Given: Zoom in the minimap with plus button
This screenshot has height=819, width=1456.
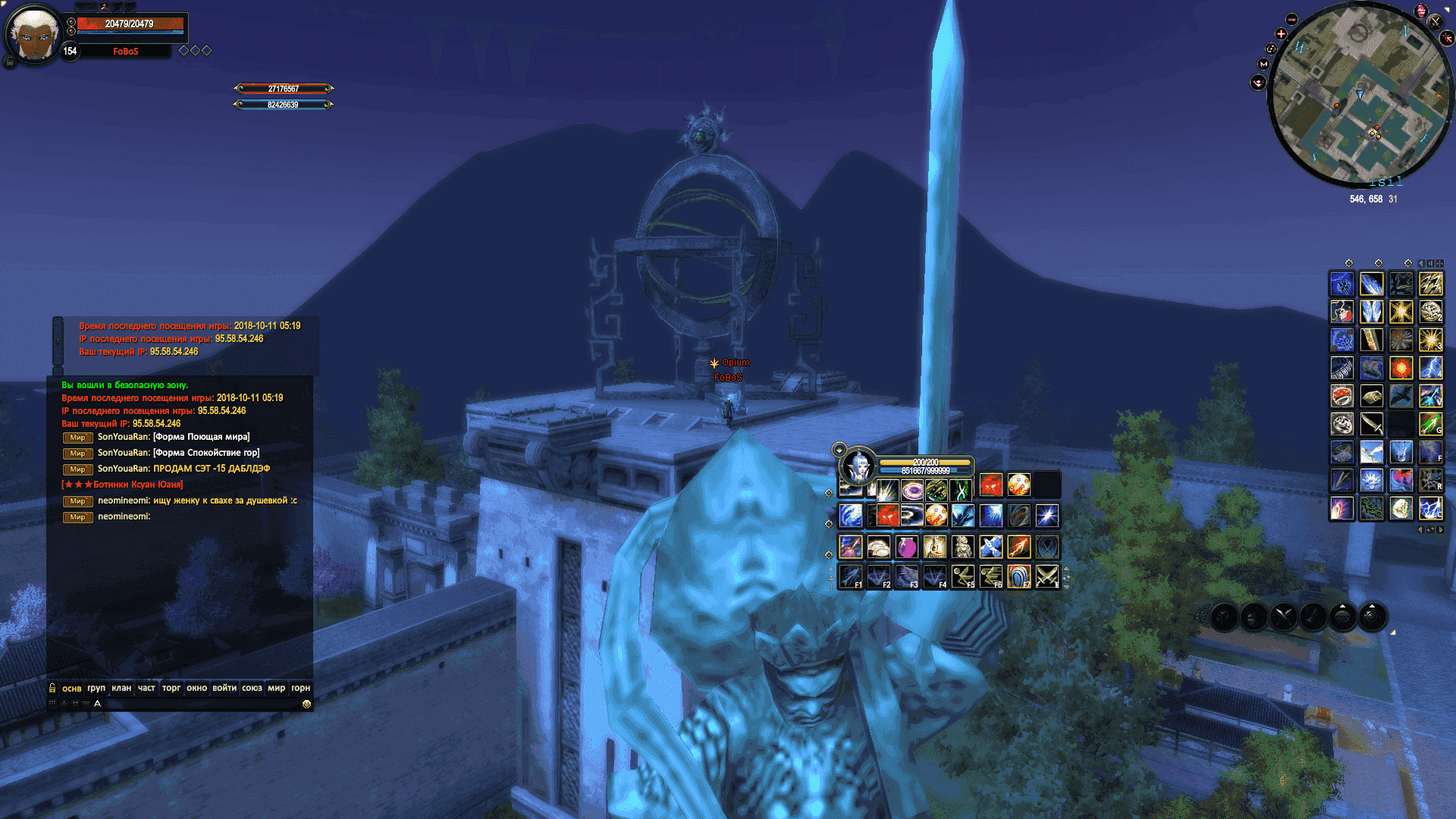Looking at the screenshot, I should [x=1282, y=34].
